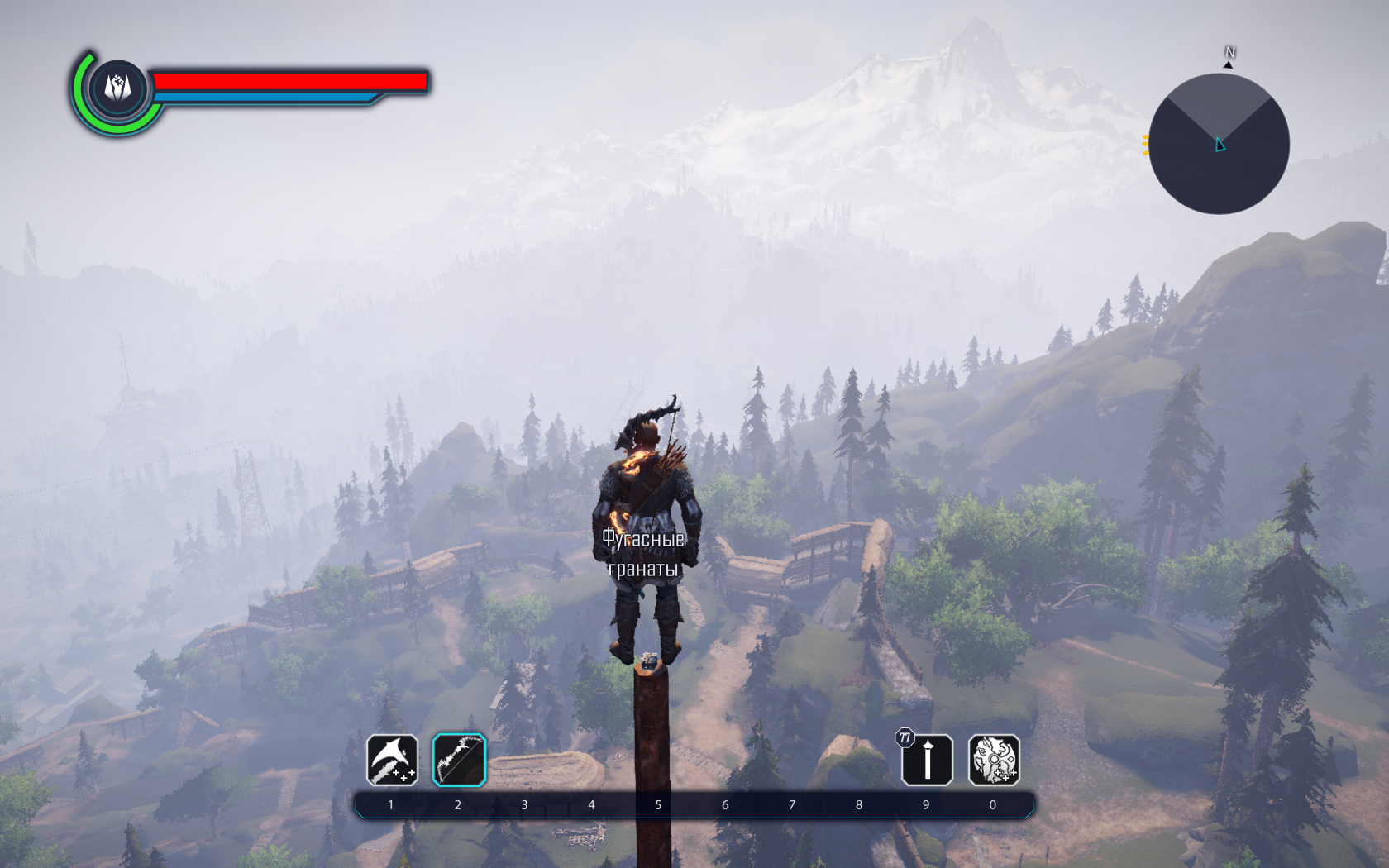Click the circular minimap
This screenshot has width=1389, height=868.
pyautogui.click(x=1219, y=144)
